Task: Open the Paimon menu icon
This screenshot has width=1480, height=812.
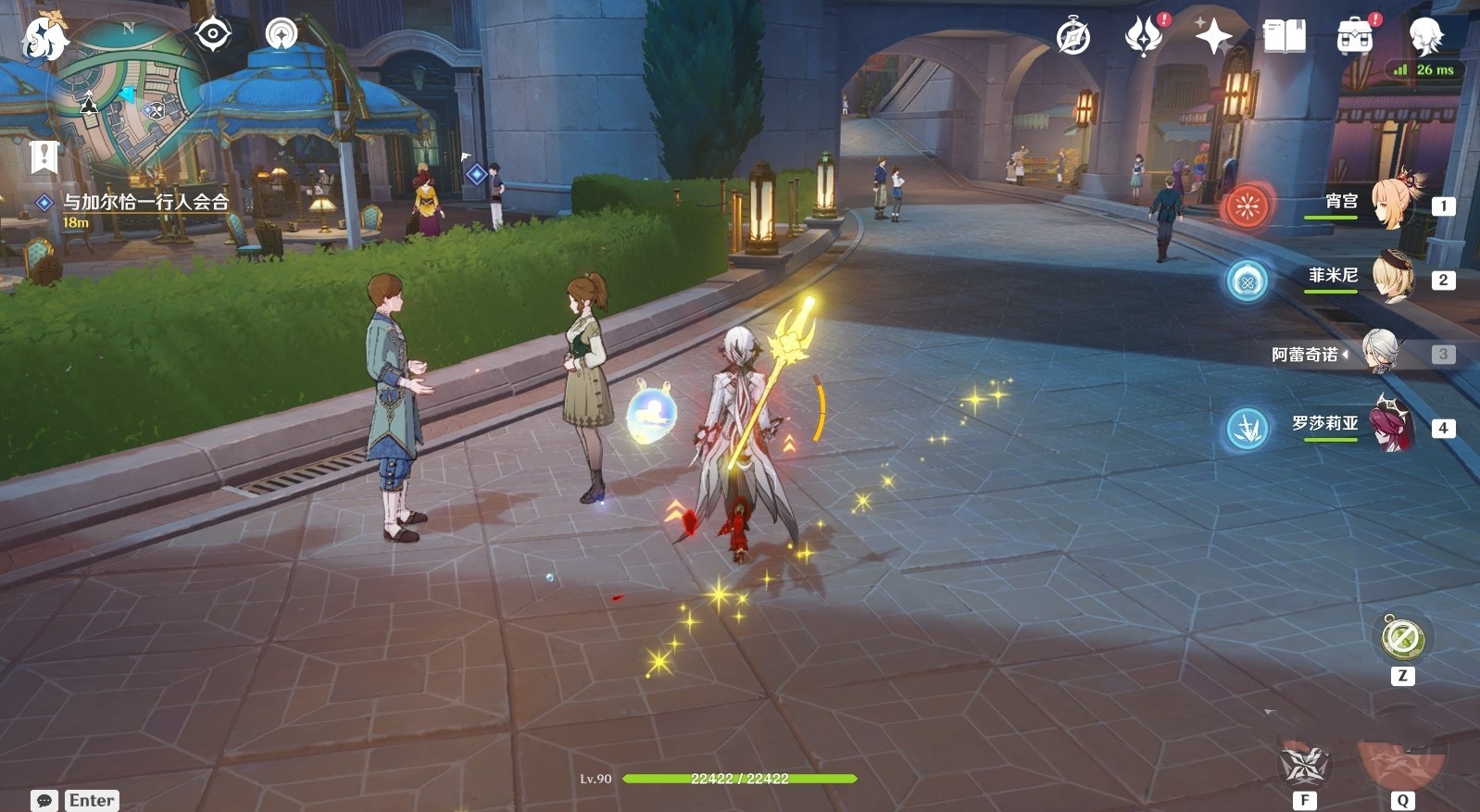Action: click(x=44, y=38)
